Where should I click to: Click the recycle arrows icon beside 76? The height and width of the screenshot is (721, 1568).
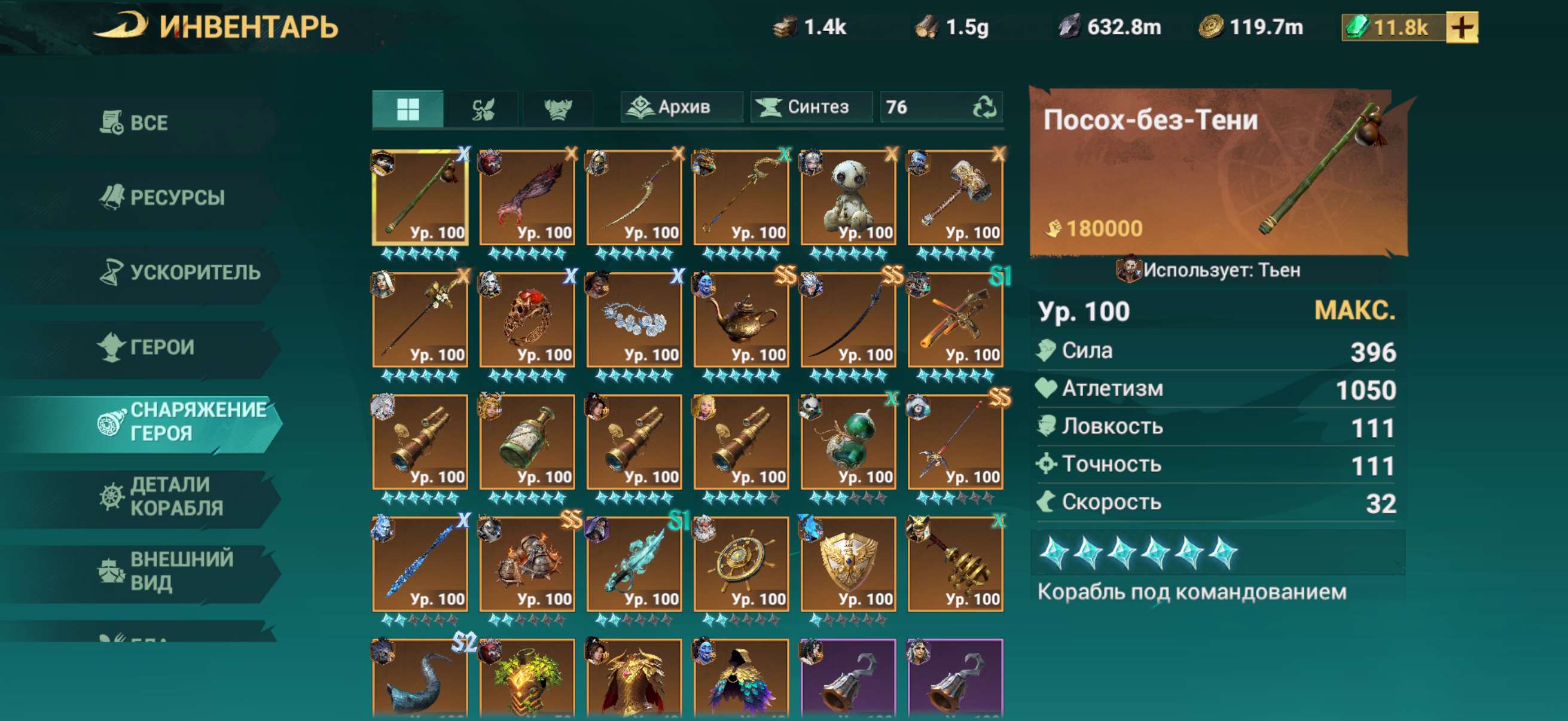[984, 108]
